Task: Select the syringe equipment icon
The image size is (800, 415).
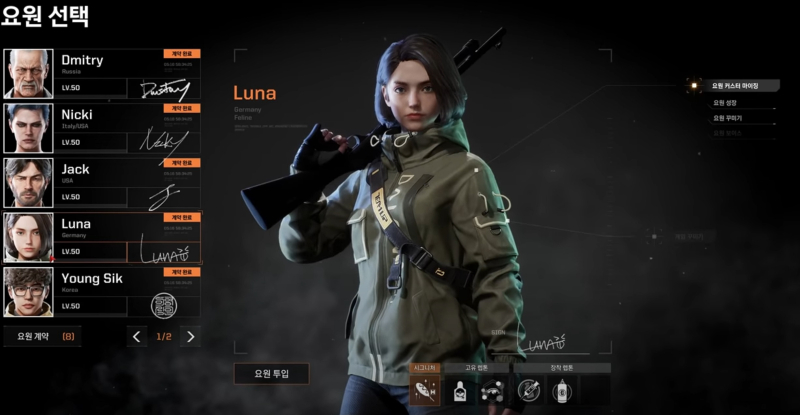Action: 529,391
